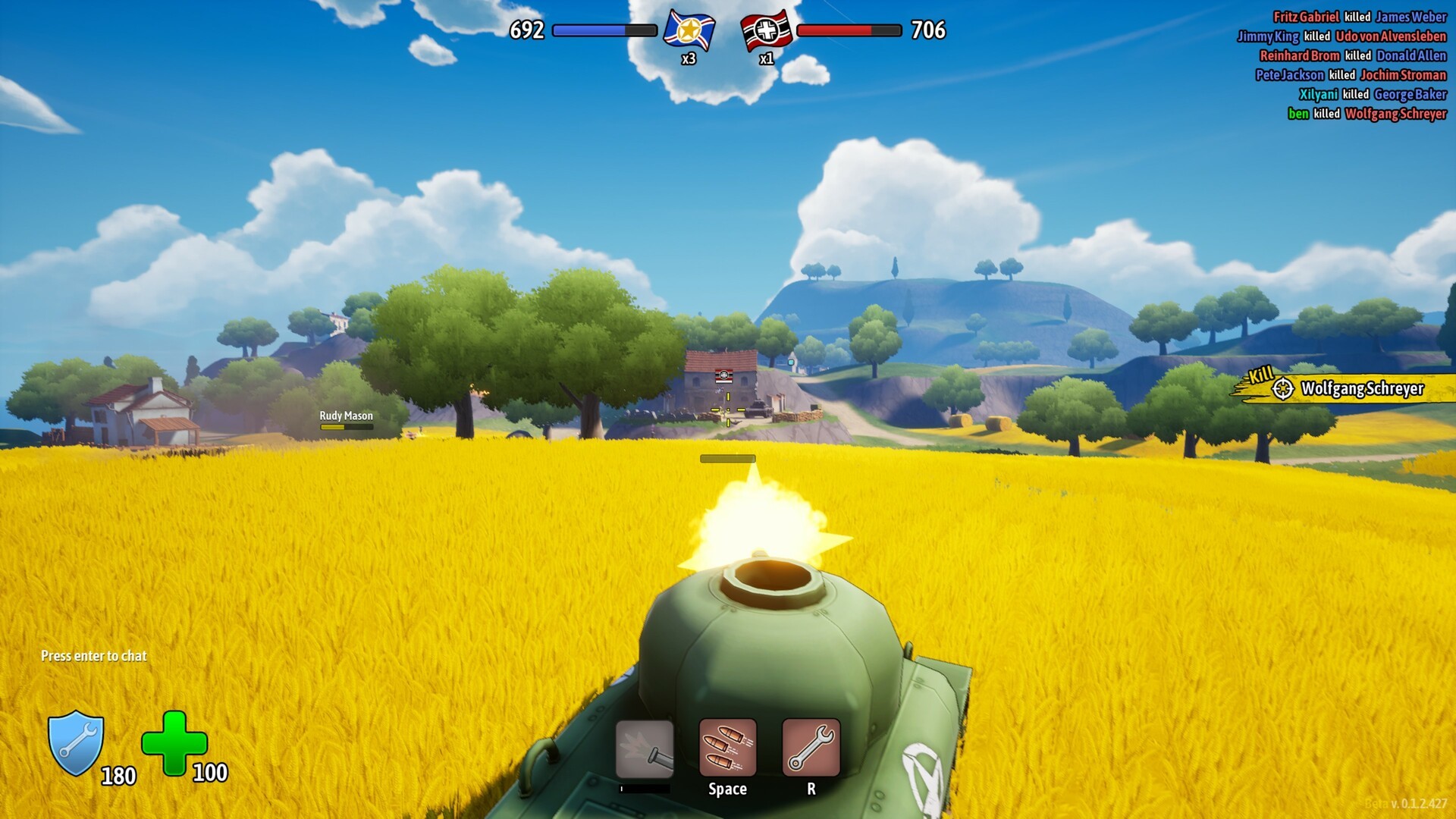Use the wrench repair ability

click(x=811, y=748)
